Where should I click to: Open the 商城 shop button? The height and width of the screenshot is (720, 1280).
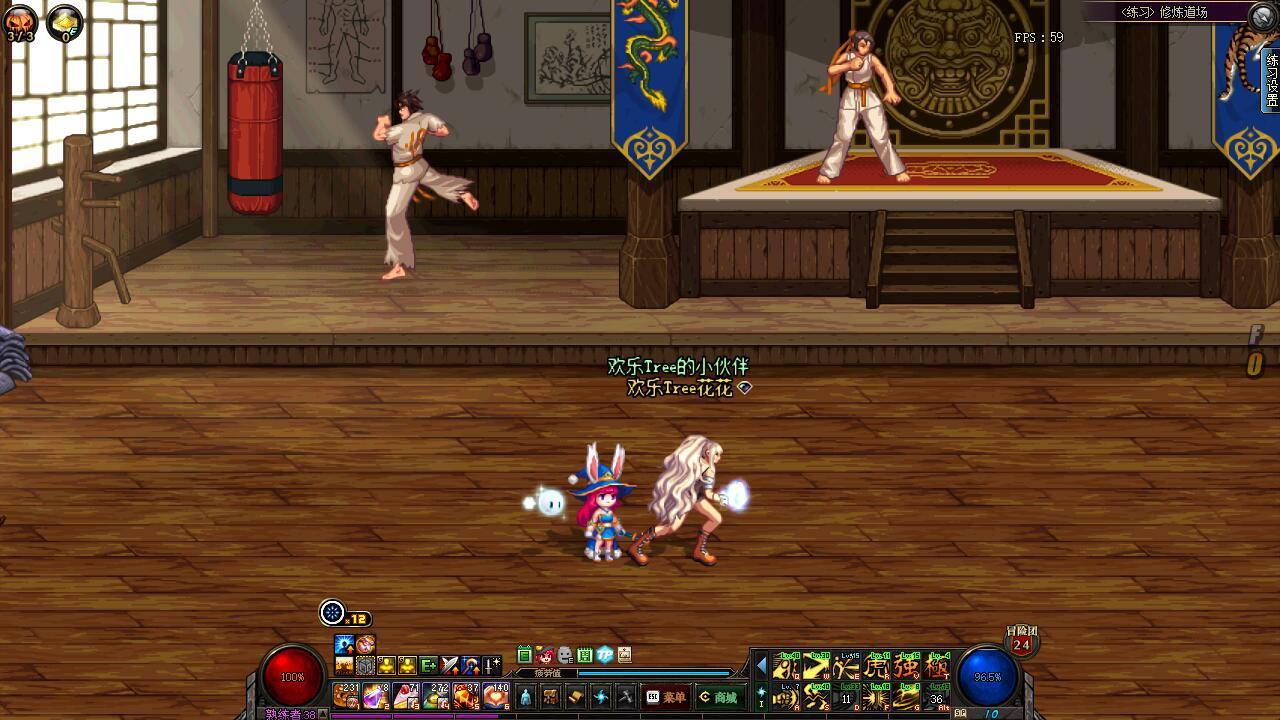point(718,697)
